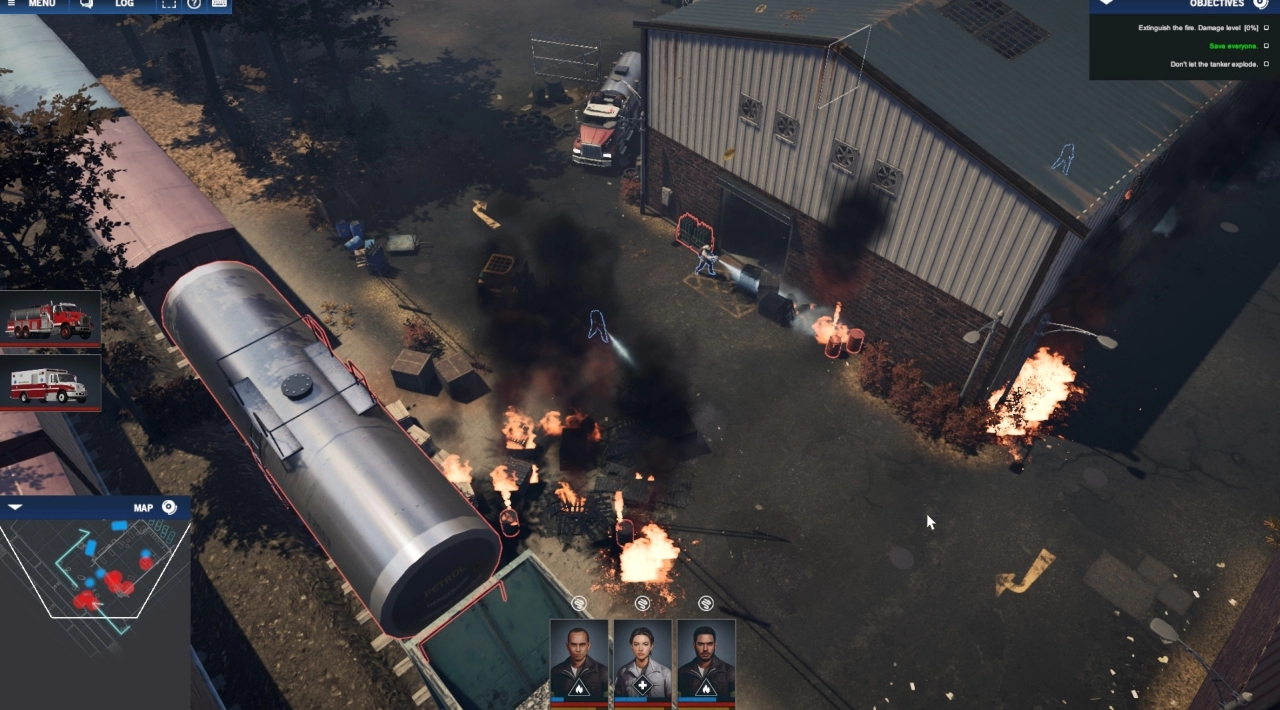
Task: Show the keyboard controls icon
Action: tap(219, 4)
